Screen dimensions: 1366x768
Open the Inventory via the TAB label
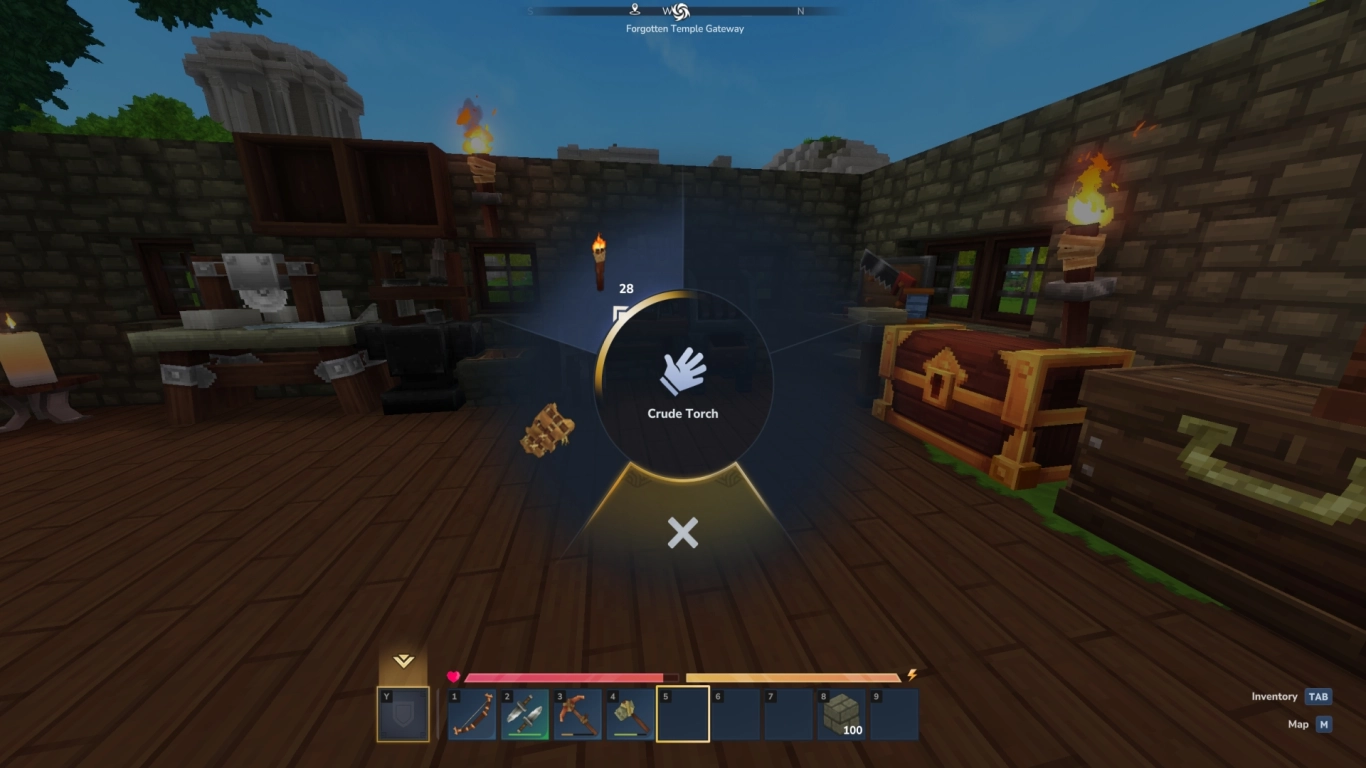click(x=1317, y=695)
